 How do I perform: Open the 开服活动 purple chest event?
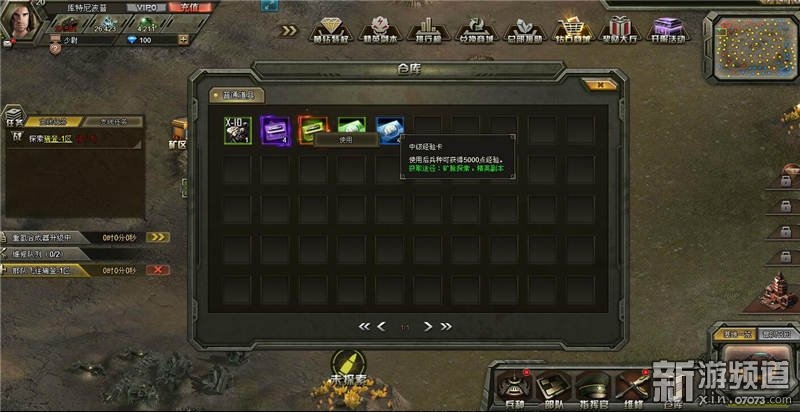click(x=668, y=29)
